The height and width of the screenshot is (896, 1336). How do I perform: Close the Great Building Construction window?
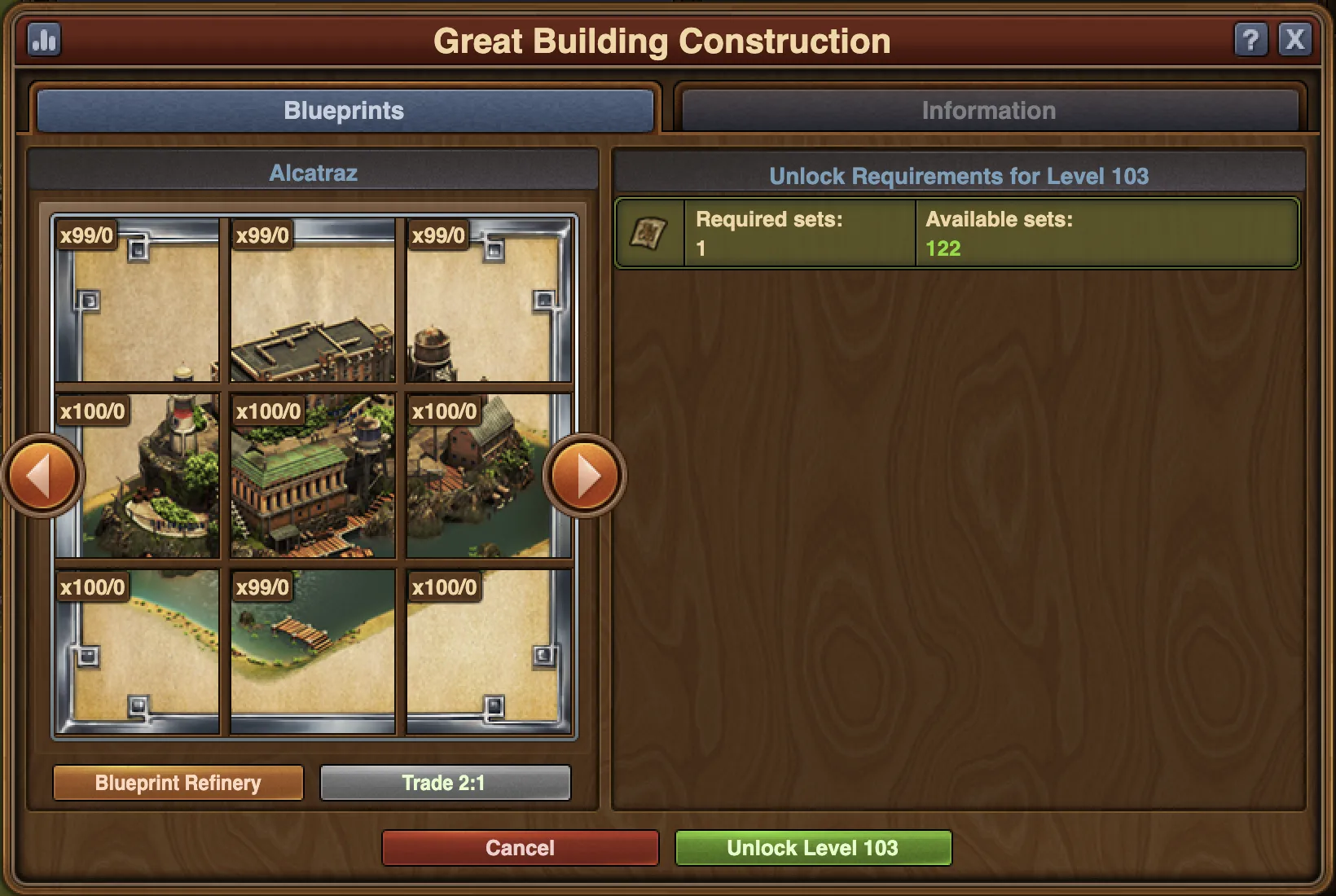(x=1294, y=39)
